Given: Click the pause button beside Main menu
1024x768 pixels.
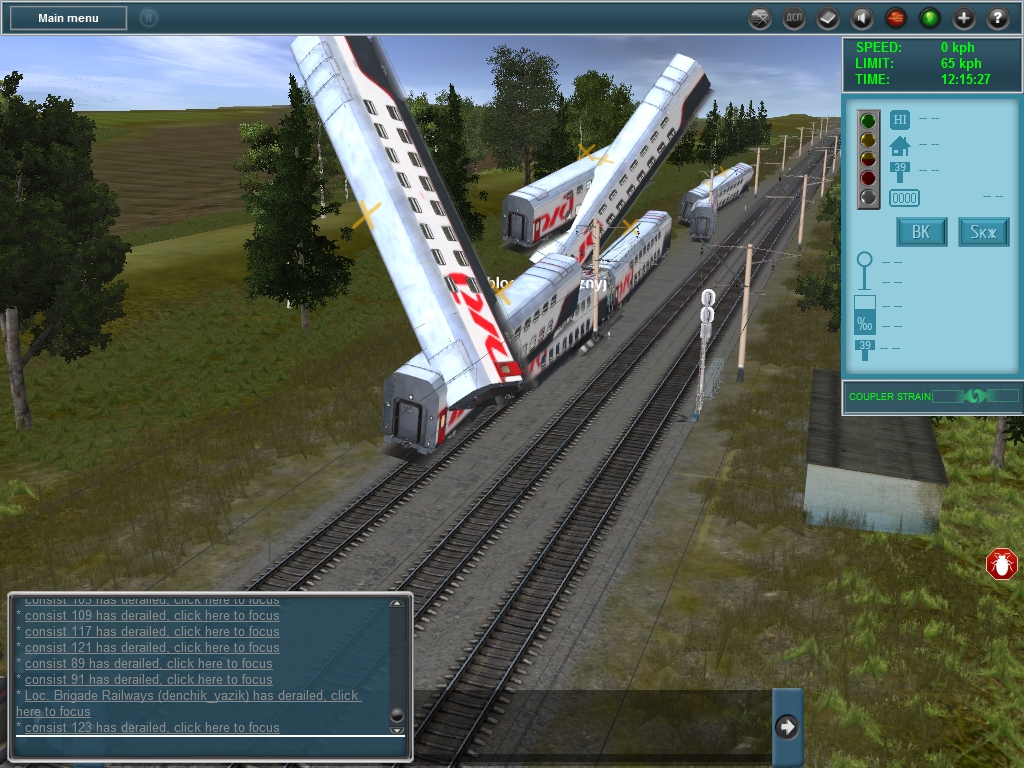Looking at the screenshot, I should [148, 18].
